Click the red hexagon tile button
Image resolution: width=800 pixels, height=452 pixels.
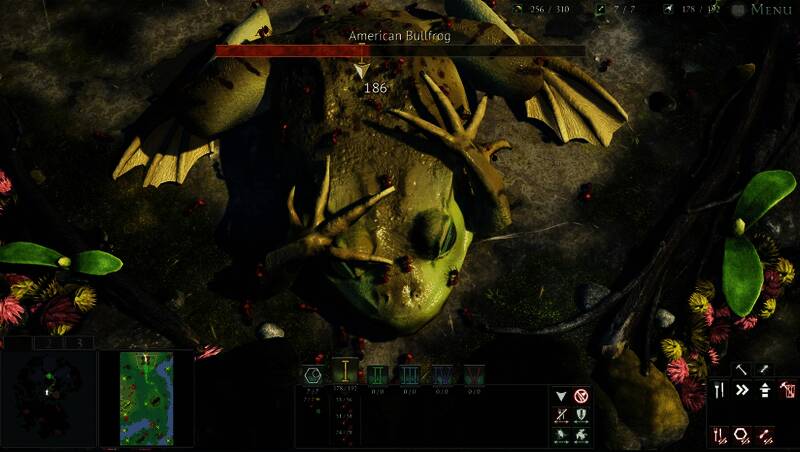click(x=743, y=435)
